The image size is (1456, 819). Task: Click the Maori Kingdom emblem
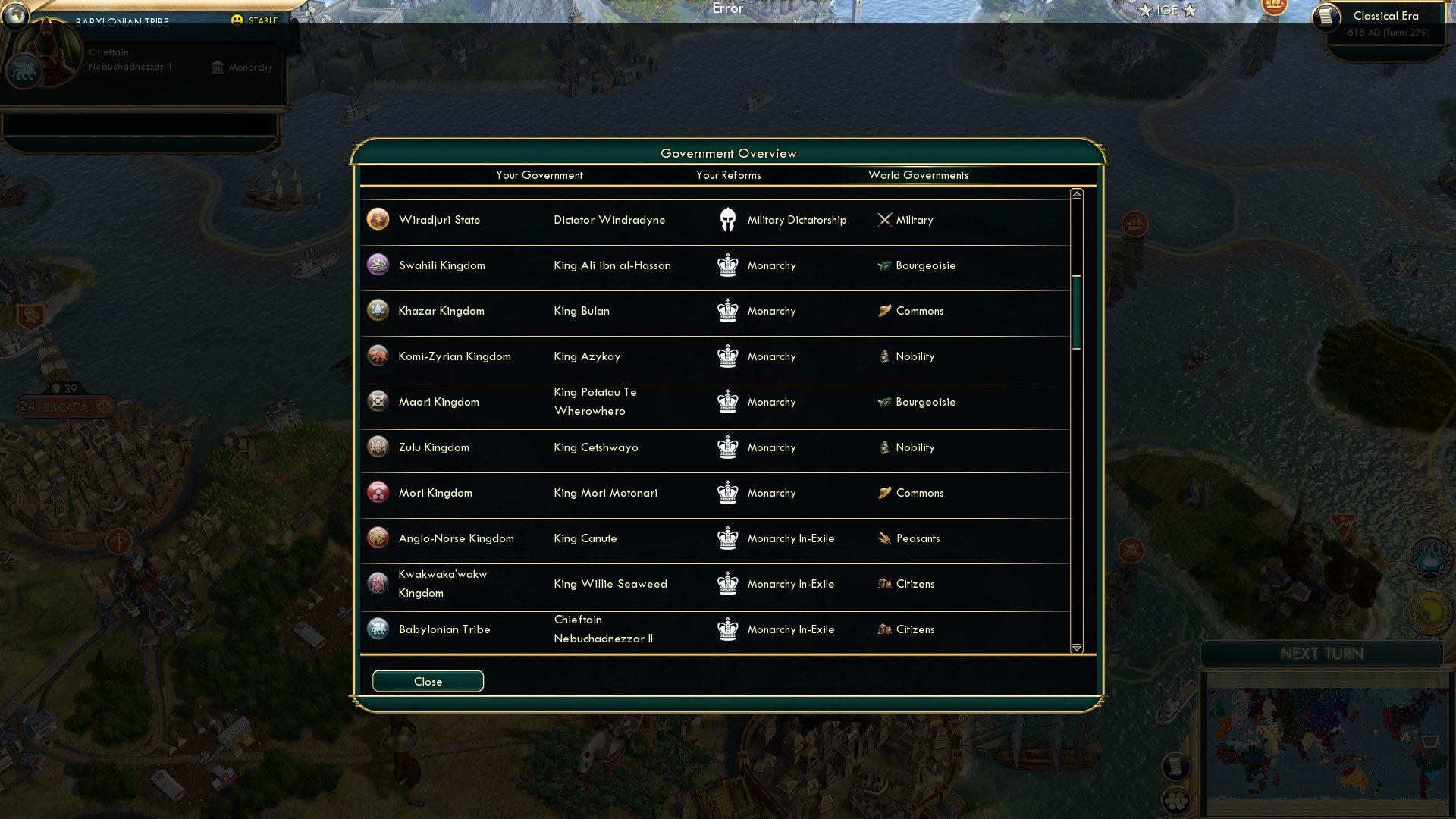click(377, 401)
